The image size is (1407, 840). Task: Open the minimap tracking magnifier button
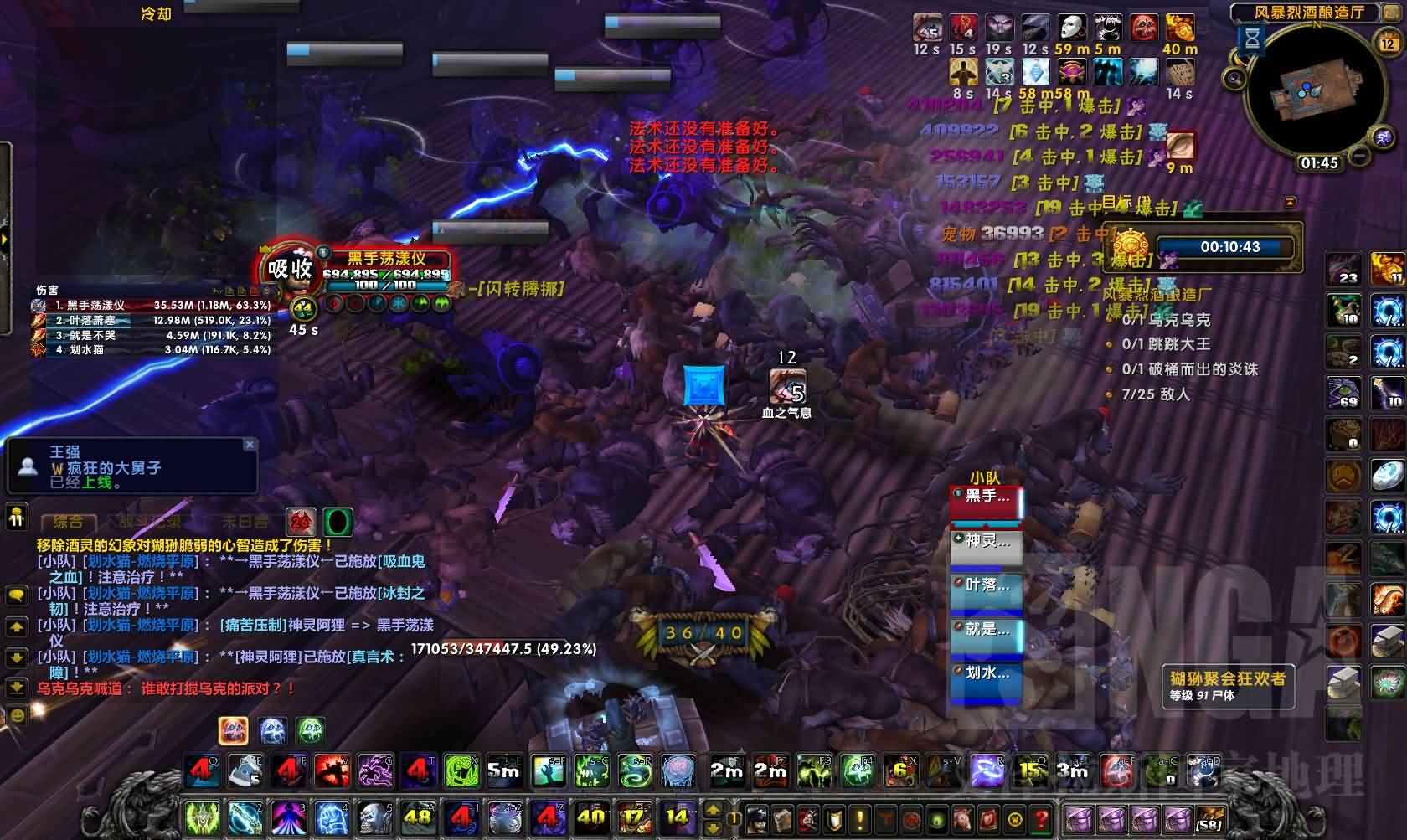1234,79
